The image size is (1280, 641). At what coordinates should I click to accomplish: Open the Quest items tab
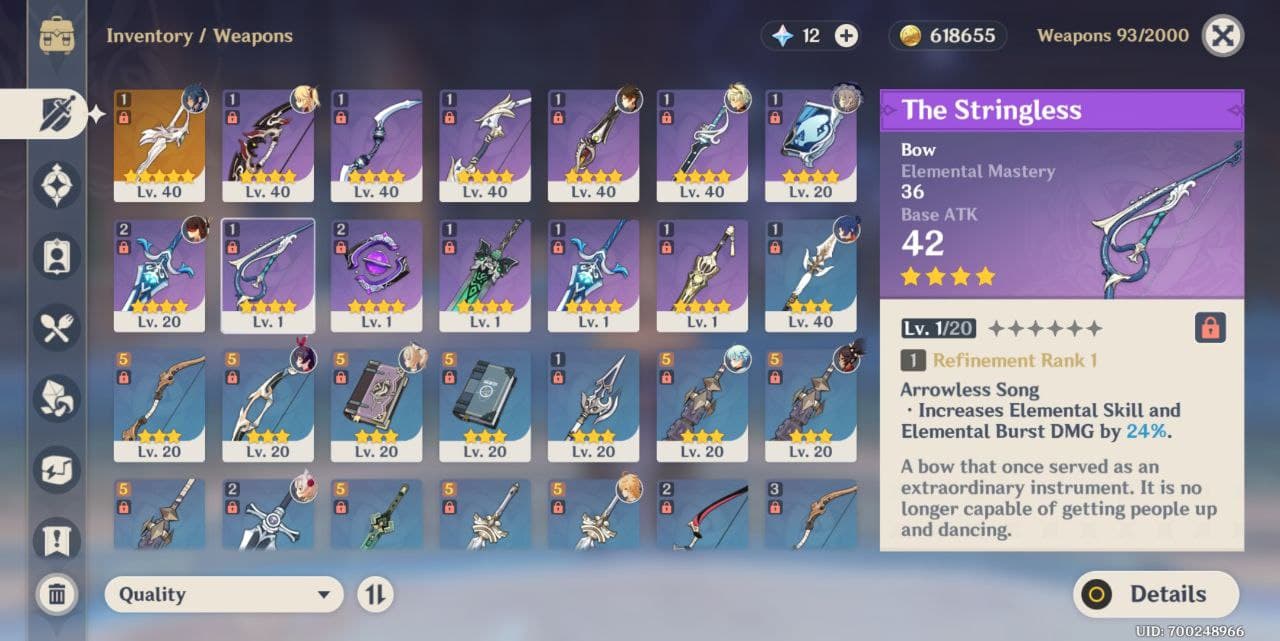click(x=56, y=539)
